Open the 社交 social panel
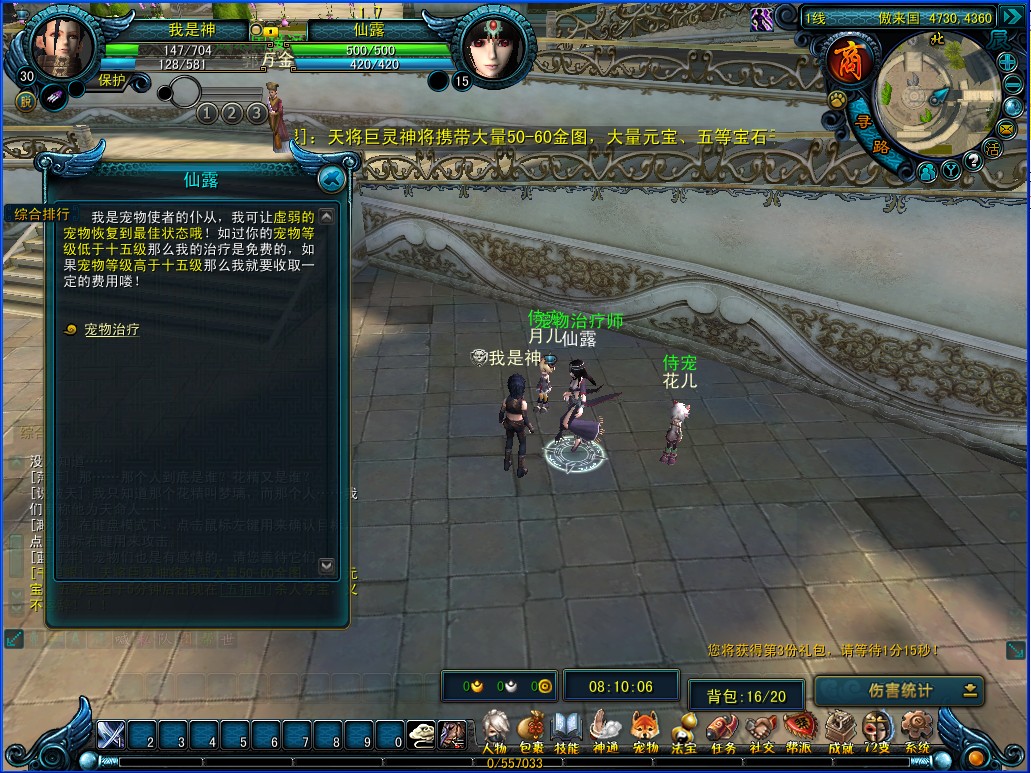This screenshot has height=773, width=1031. 761,730
